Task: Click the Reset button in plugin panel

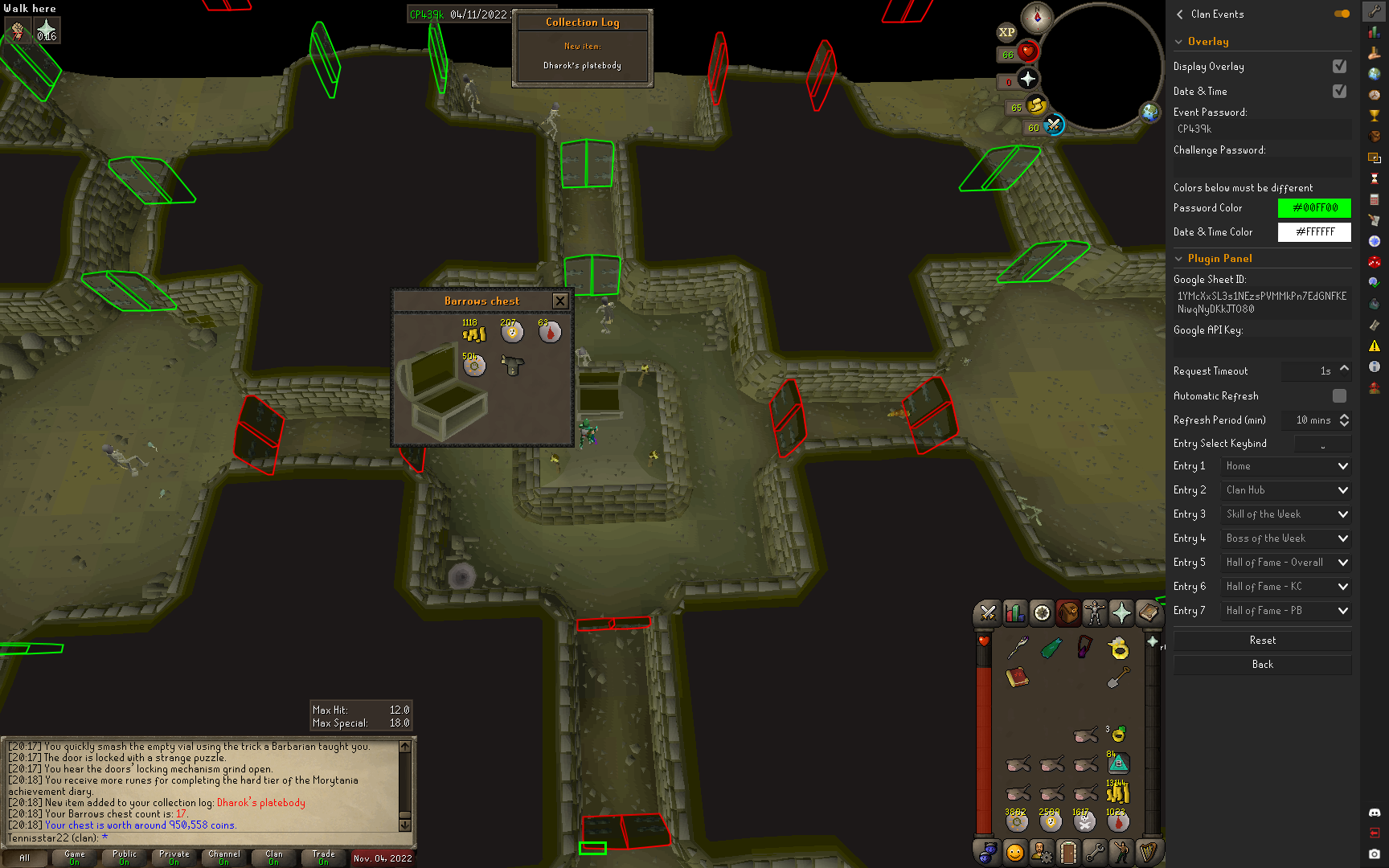Action: click(1262, 641)
